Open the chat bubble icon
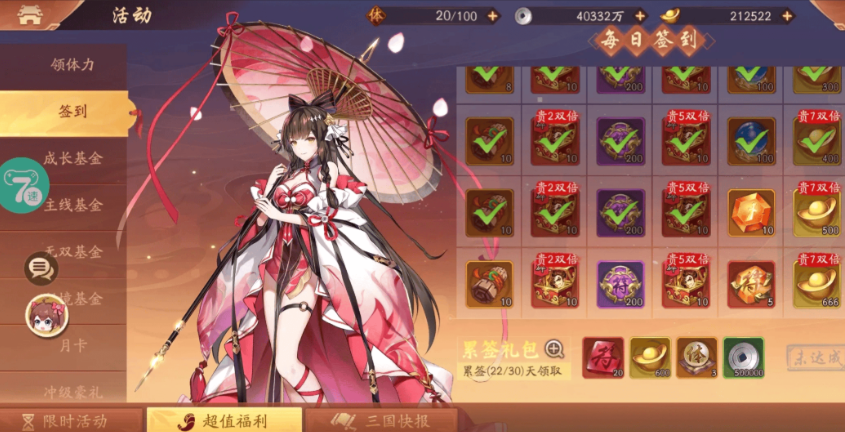The width and height of the screenshot is (845, 432). (41, 268)
